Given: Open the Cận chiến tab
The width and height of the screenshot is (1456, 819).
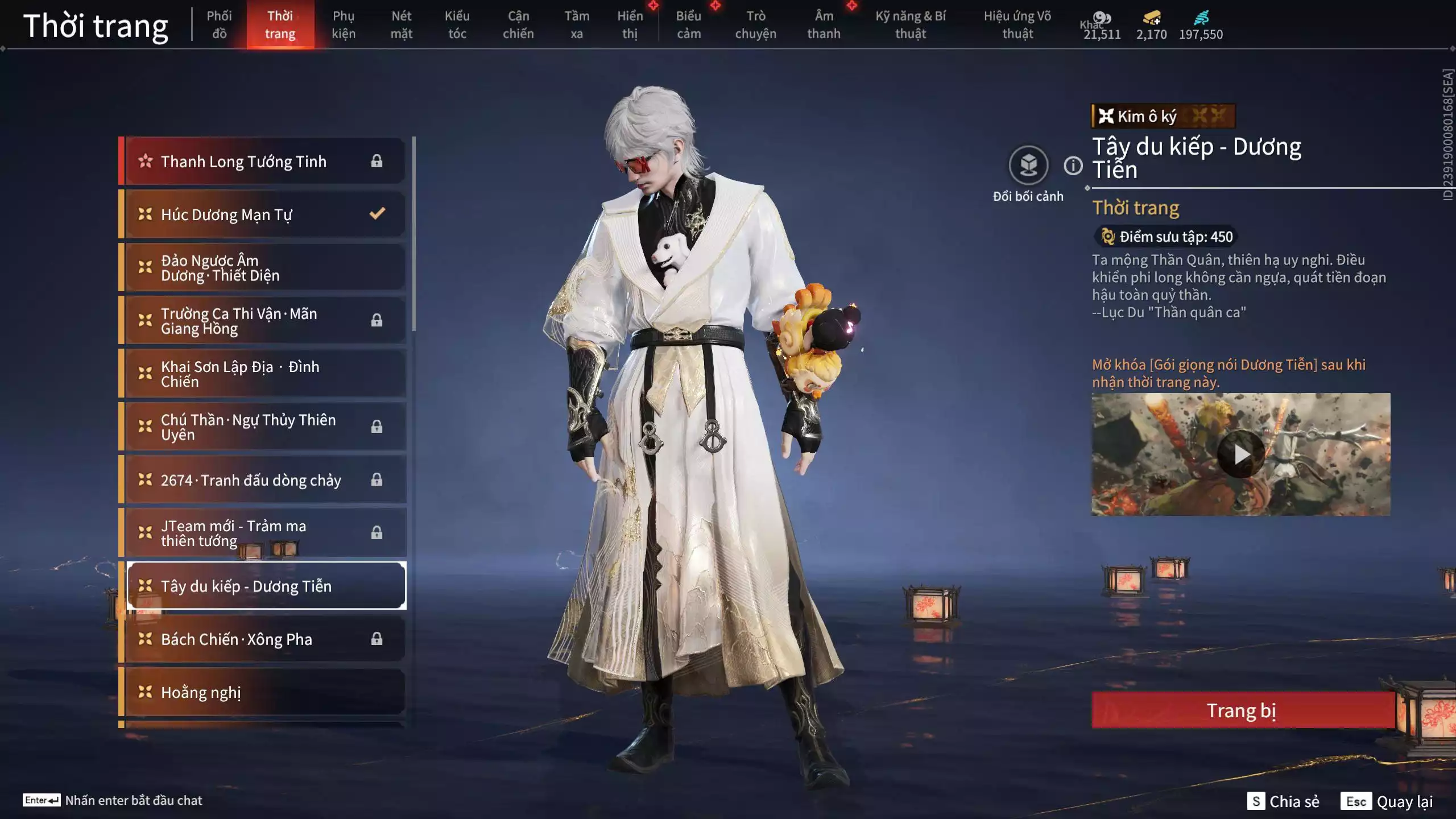Looking at the screenshot, I should tap(518, 24).
